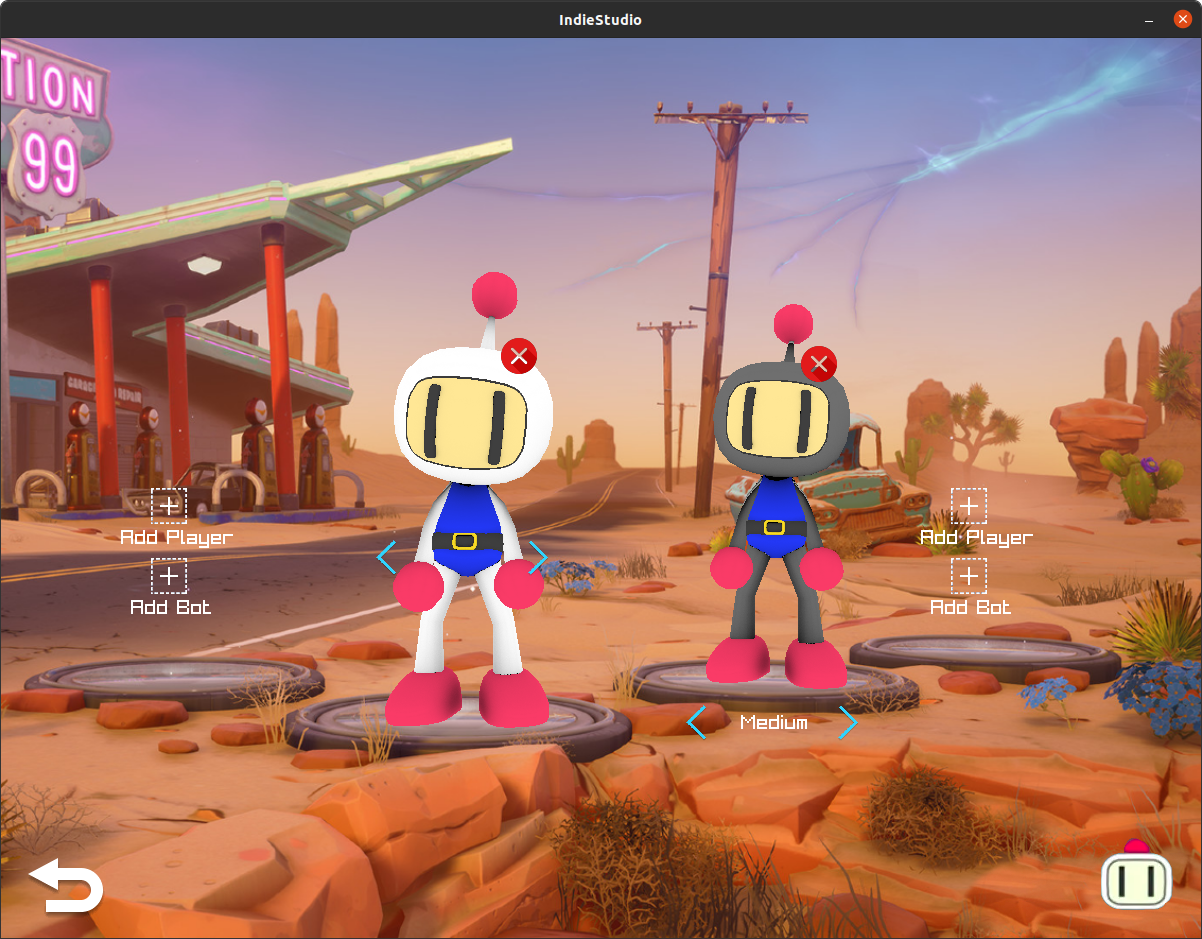This screenshot has width=1202, height=939.
Task: Raise bot difficulty from Medium
Action: (848, 721)
